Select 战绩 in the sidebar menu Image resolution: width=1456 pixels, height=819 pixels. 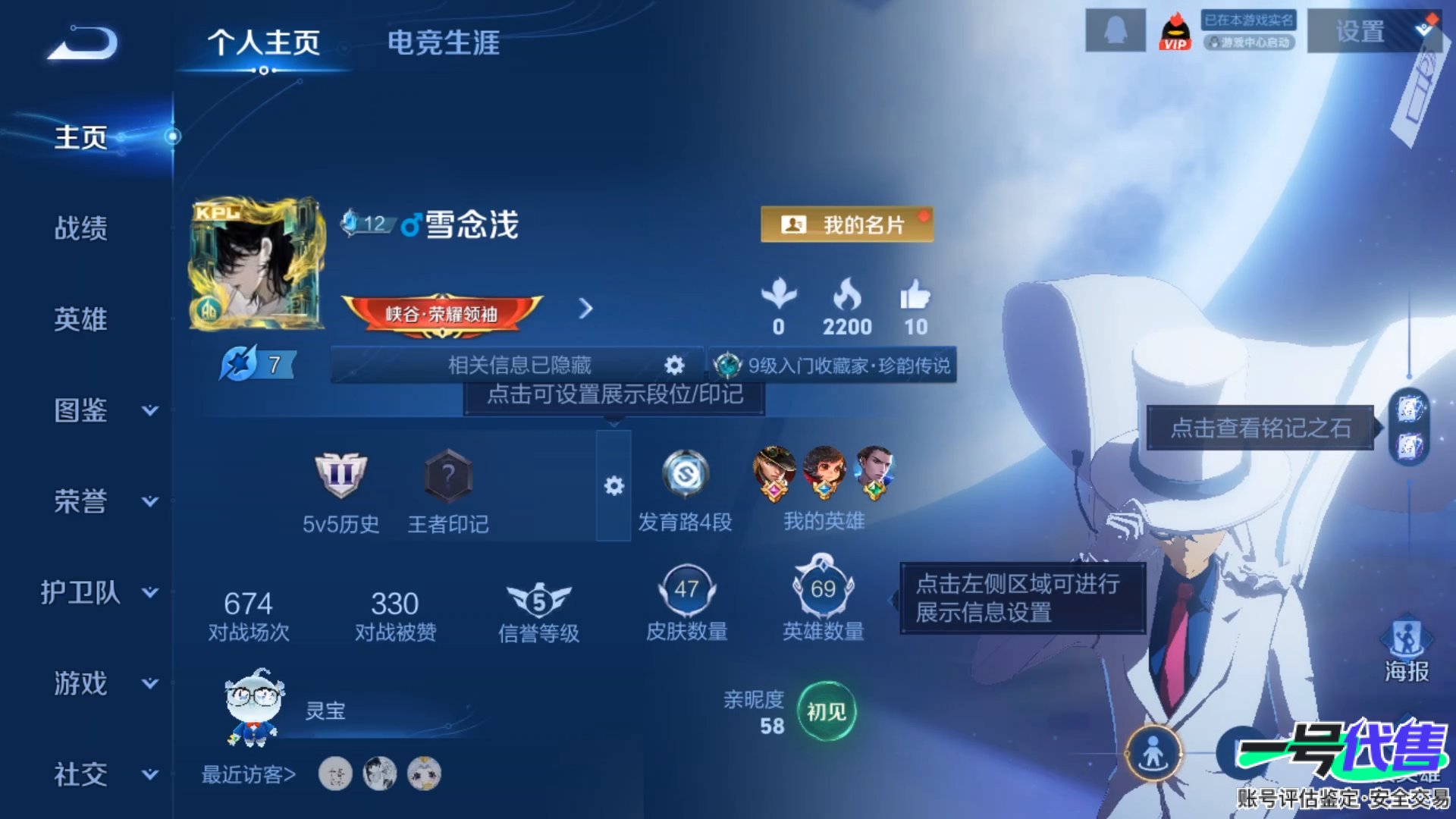(83, 227)
